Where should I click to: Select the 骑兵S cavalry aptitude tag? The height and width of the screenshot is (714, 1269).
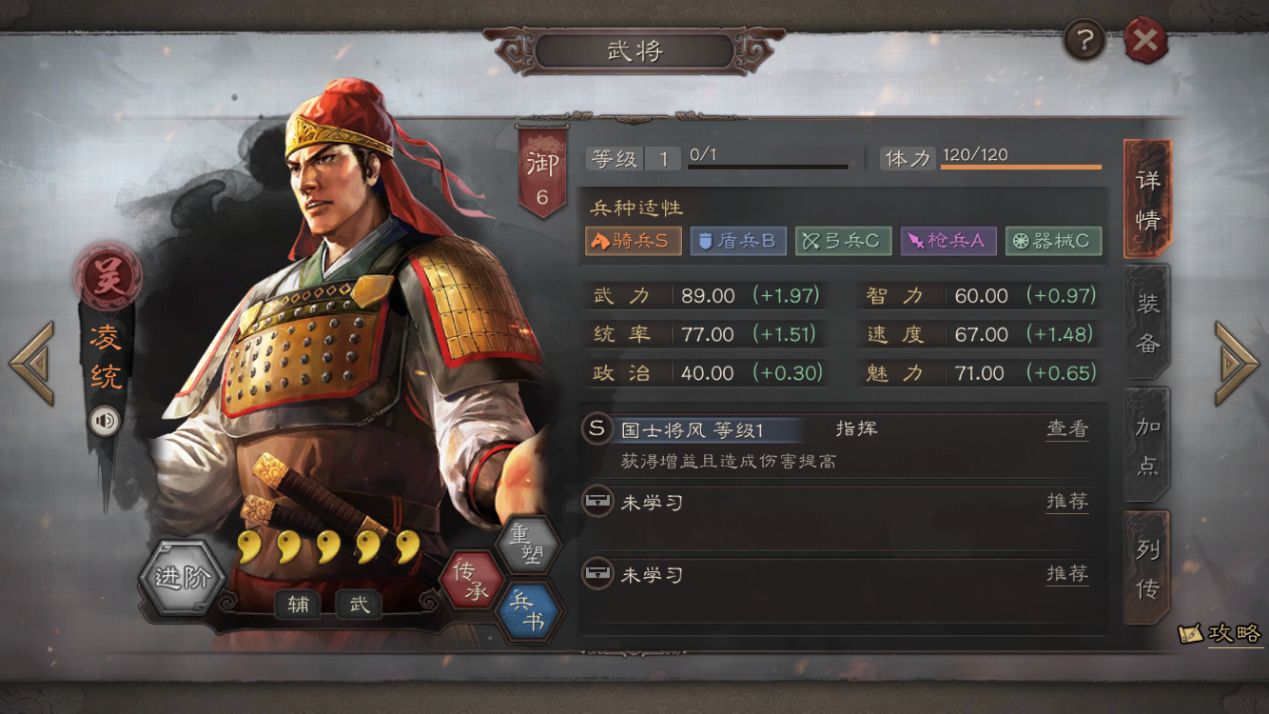[x=633, y=241]
